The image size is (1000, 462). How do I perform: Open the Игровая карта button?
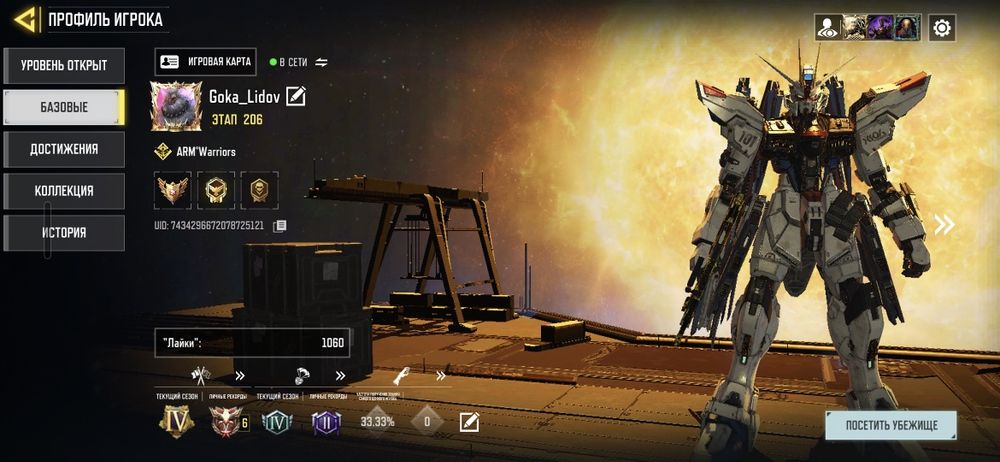click(206, 62)
